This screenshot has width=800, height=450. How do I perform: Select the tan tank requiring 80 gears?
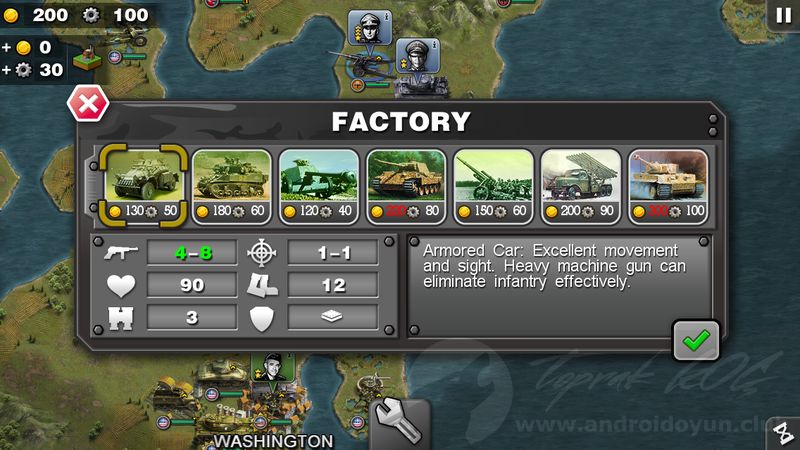coord(405,185)
